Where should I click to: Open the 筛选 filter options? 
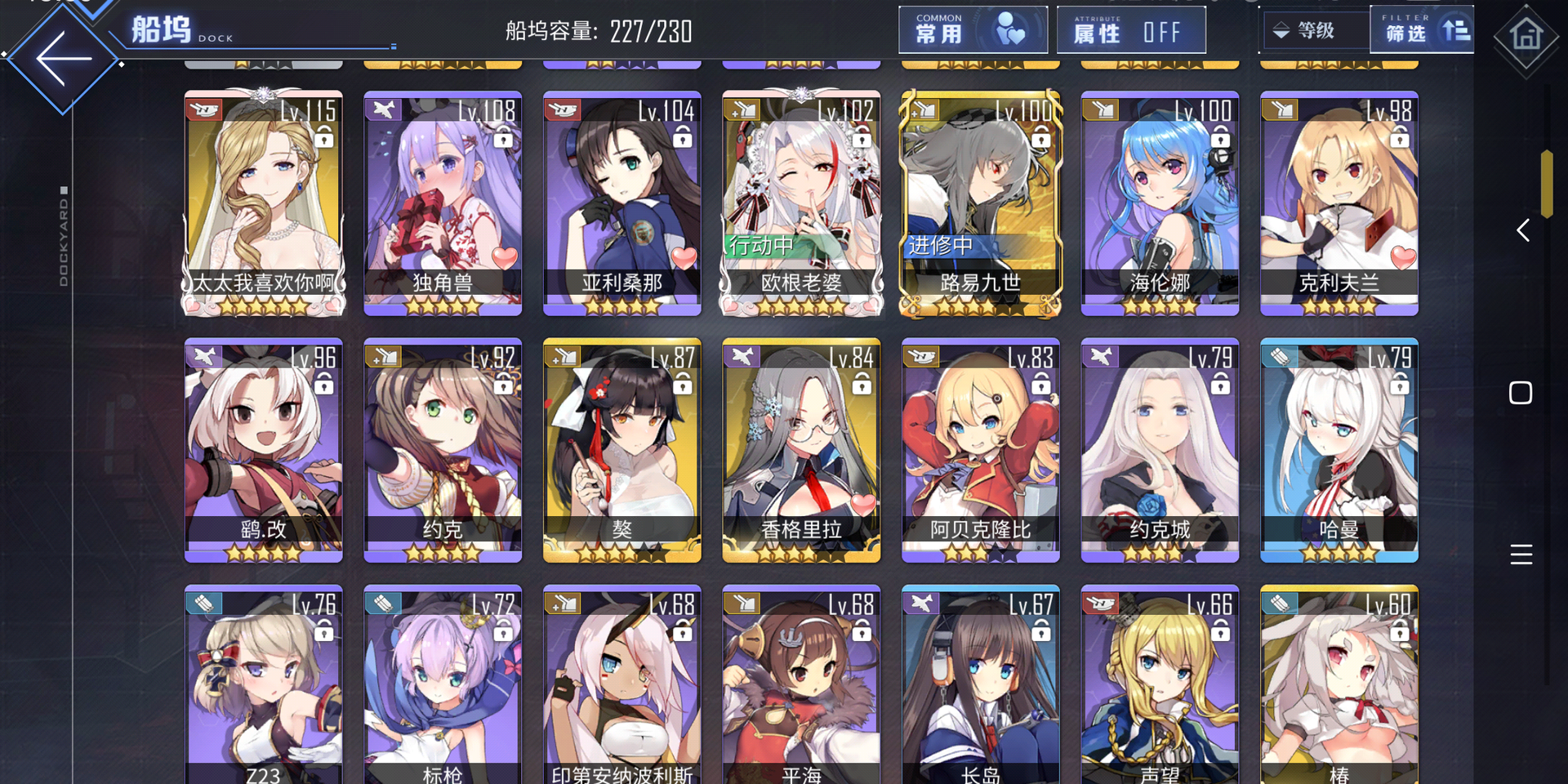(1422, 31)
